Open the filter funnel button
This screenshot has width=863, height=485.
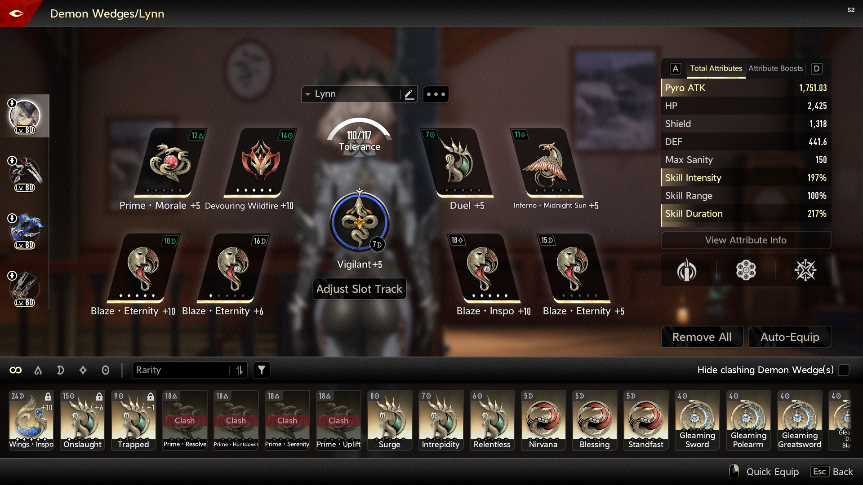261,370
